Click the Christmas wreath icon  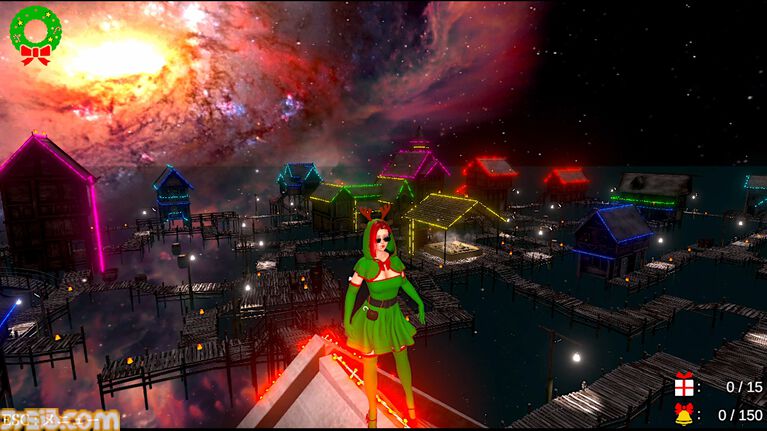(x=35, y=35)
